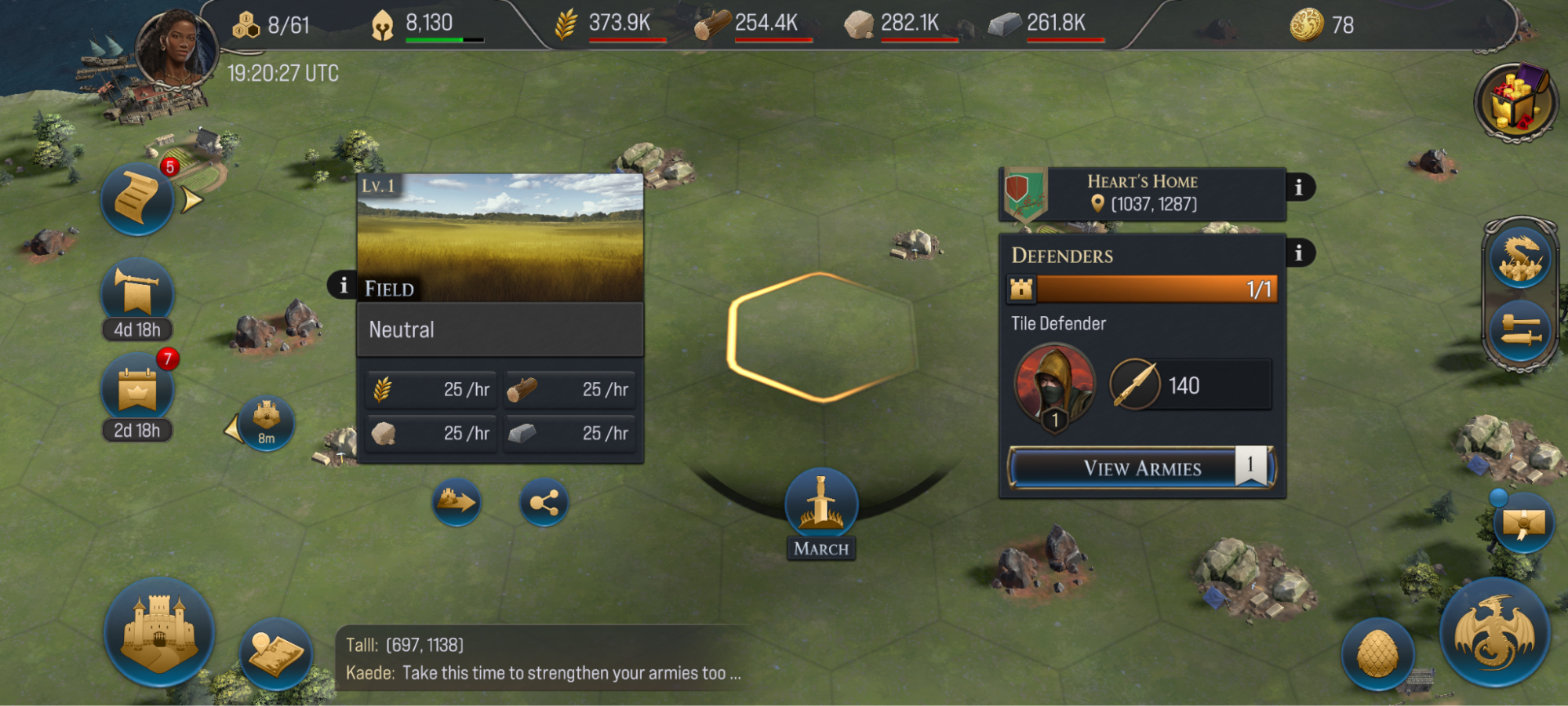The width and height of the screenshot is (1568, 706).
Task: Open the chat message bar
Action: tap(541, 659)
